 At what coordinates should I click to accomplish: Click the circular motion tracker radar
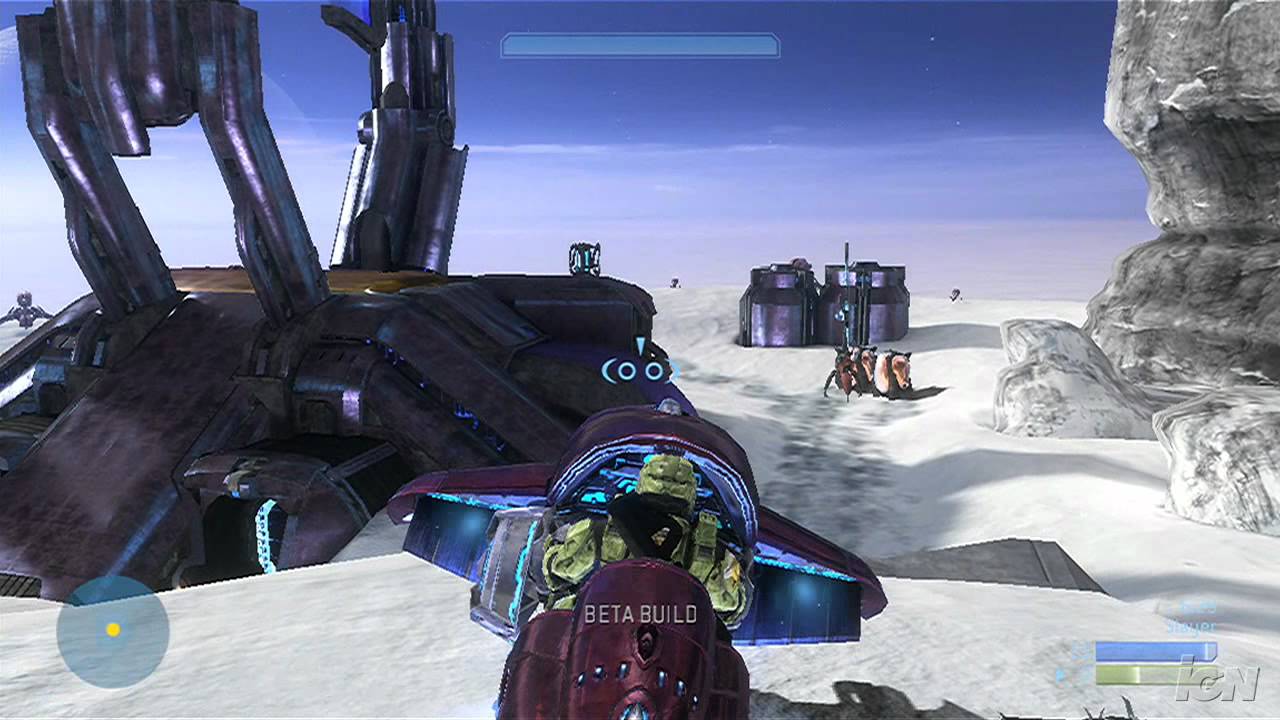click(x=113, y=630)
